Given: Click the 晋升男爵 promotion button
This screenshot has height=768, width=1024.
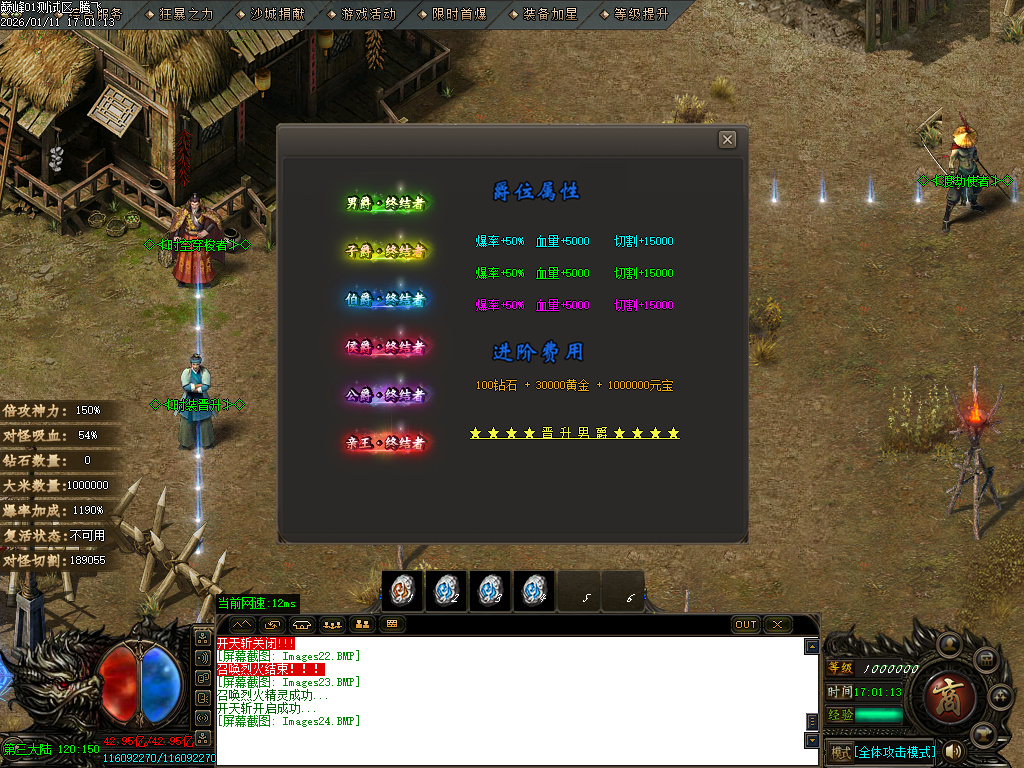Looking at the screenshot, I should [575, 433].
